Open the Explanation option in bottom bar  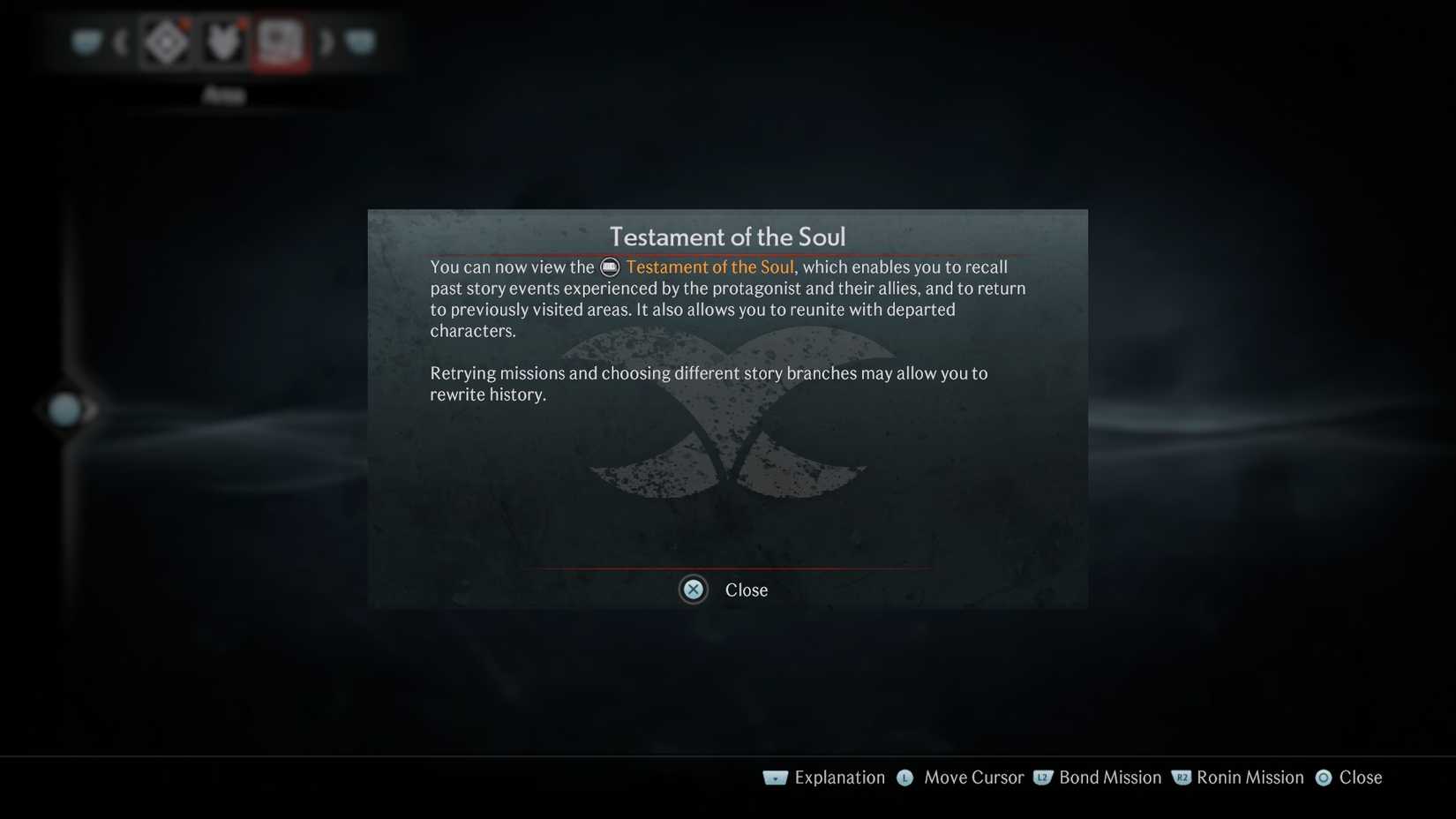pos(838,778)
